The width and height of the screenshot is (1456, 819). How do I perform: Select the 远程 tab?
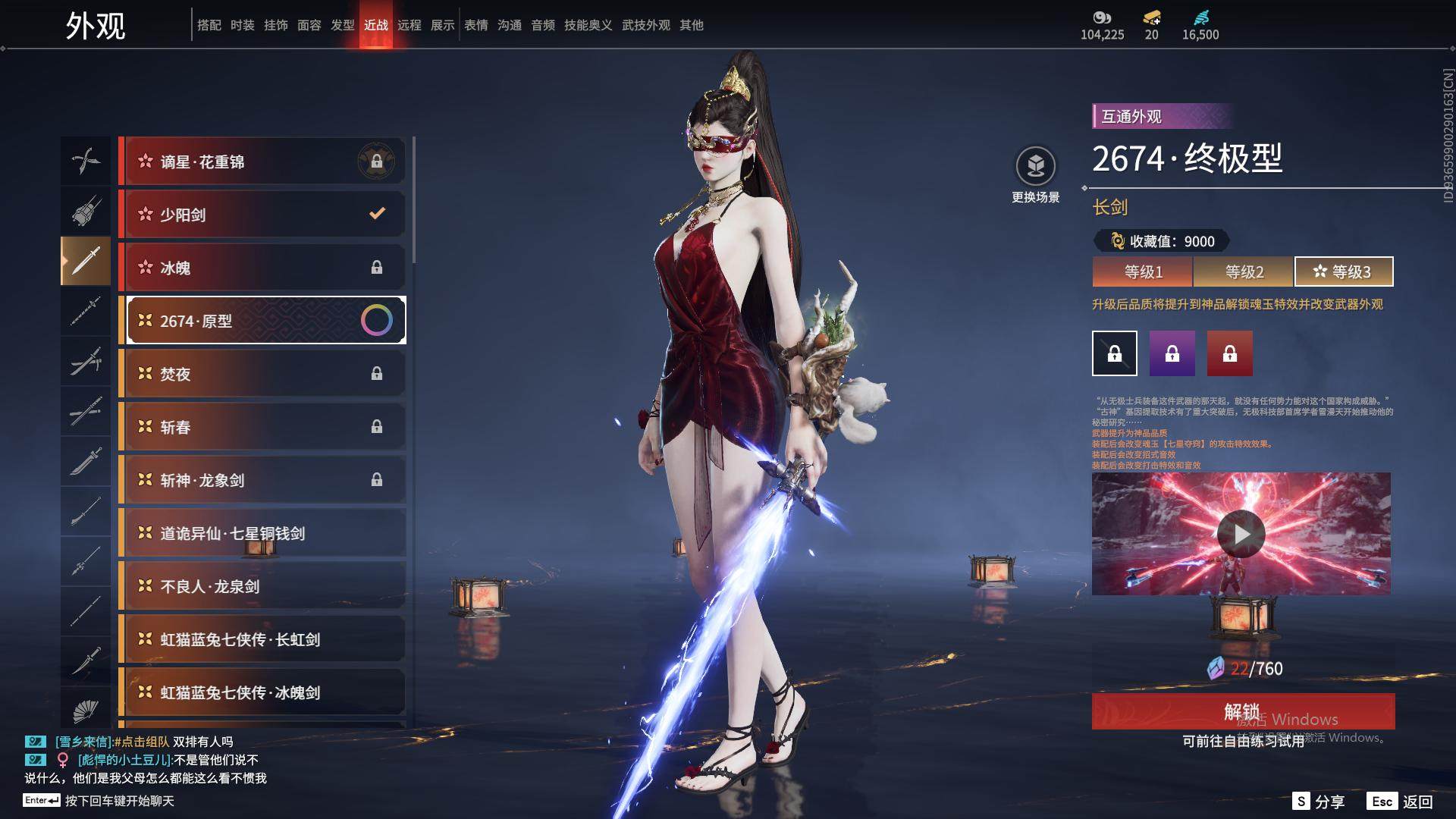tap(409, 25)
